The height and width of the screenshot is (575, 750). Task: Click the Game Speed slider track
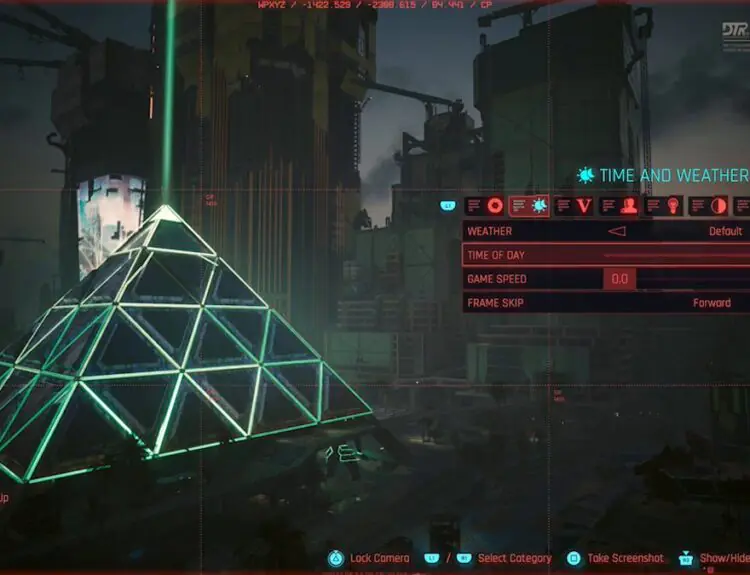pyautogui.click(x=692, y=279)
